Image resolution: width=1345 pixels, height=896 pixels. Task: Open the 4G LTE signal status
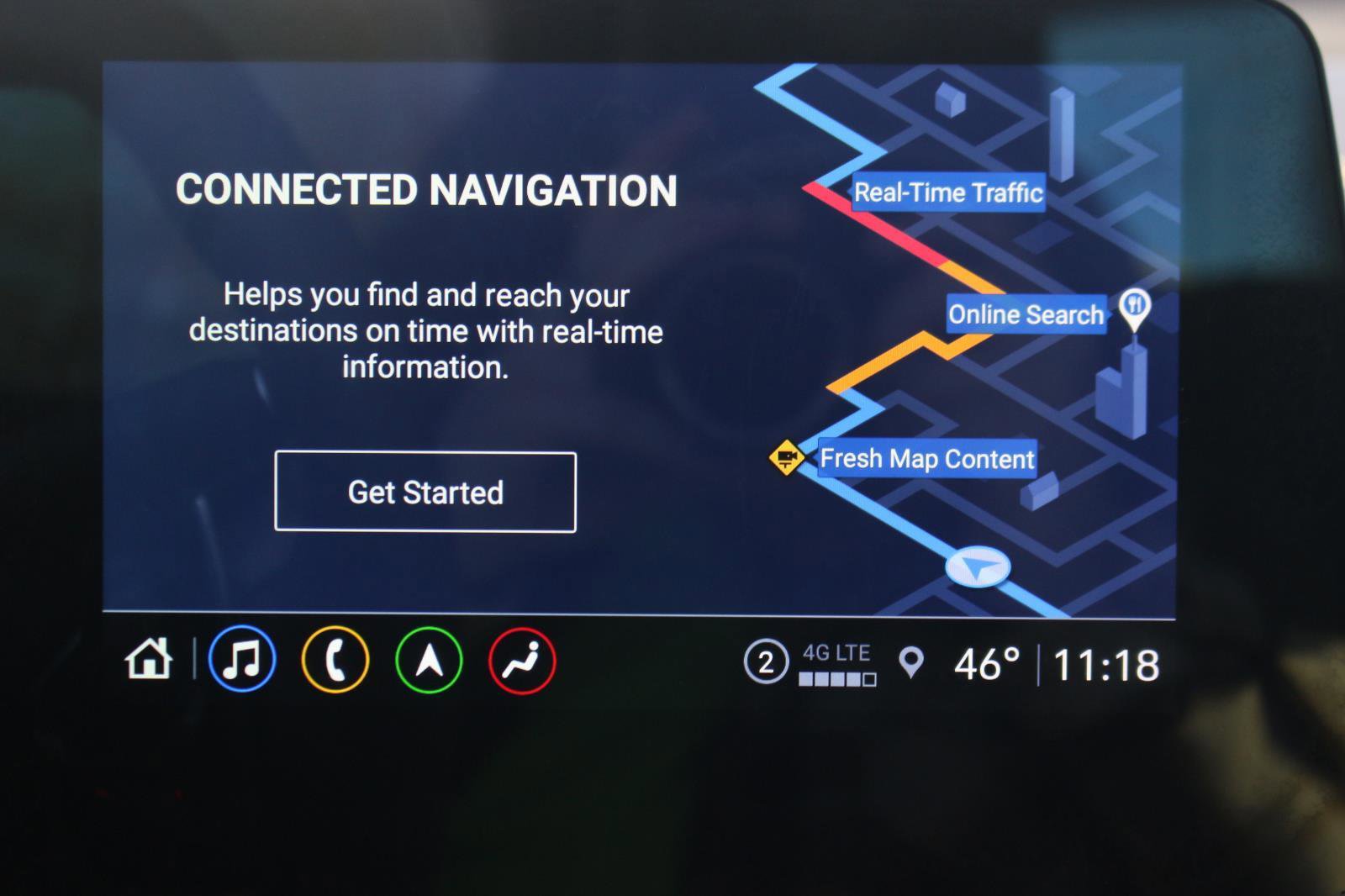pyautogui.click(x=837, y=664)
